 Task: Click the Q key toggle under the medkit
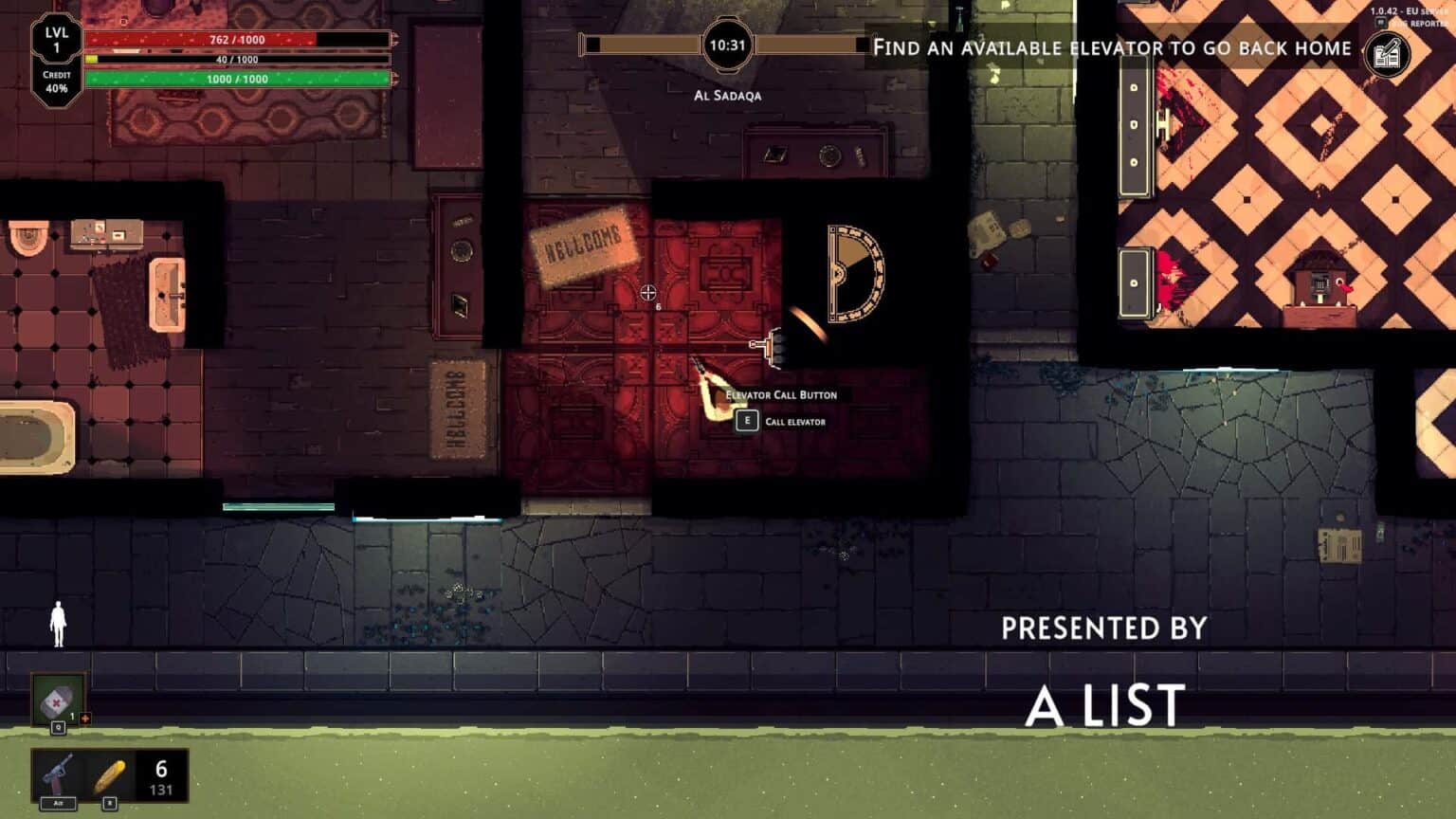point(58,727)
